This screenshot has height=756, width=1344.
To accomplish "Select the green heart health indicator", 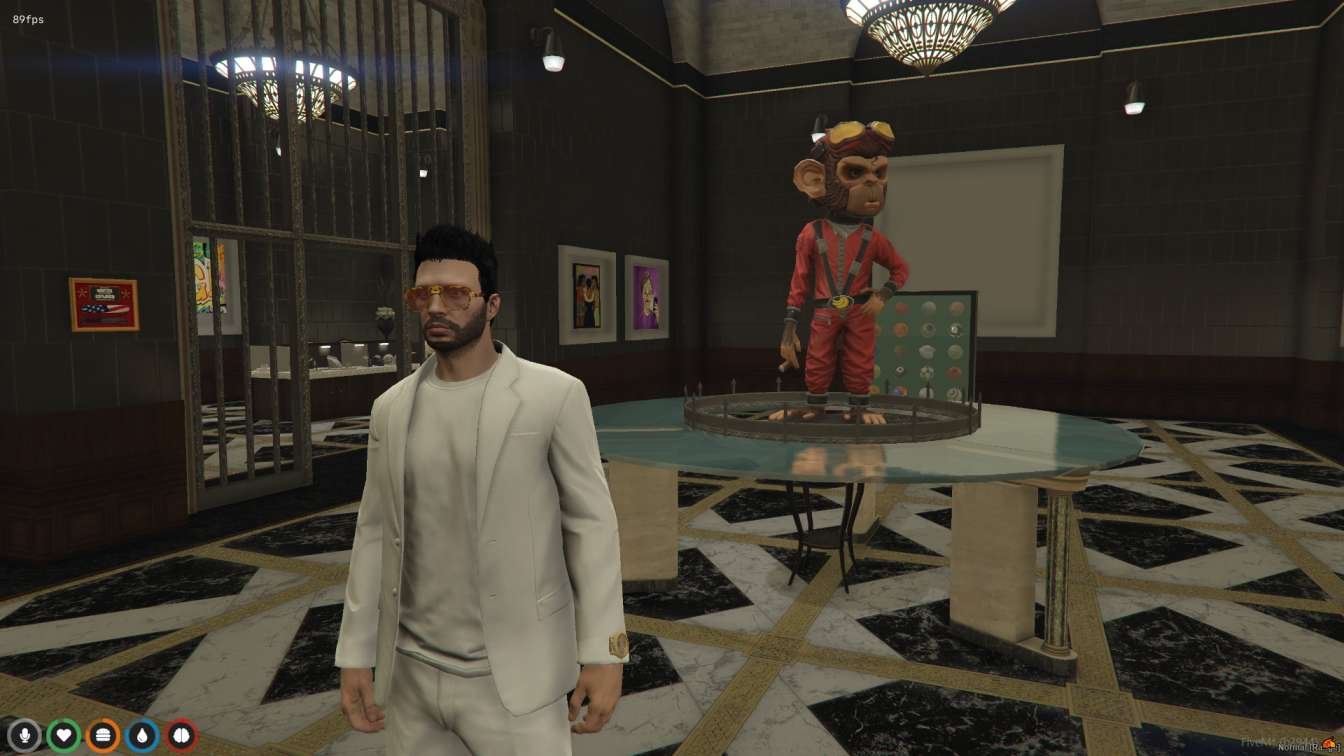I will (x=65, y=735).
